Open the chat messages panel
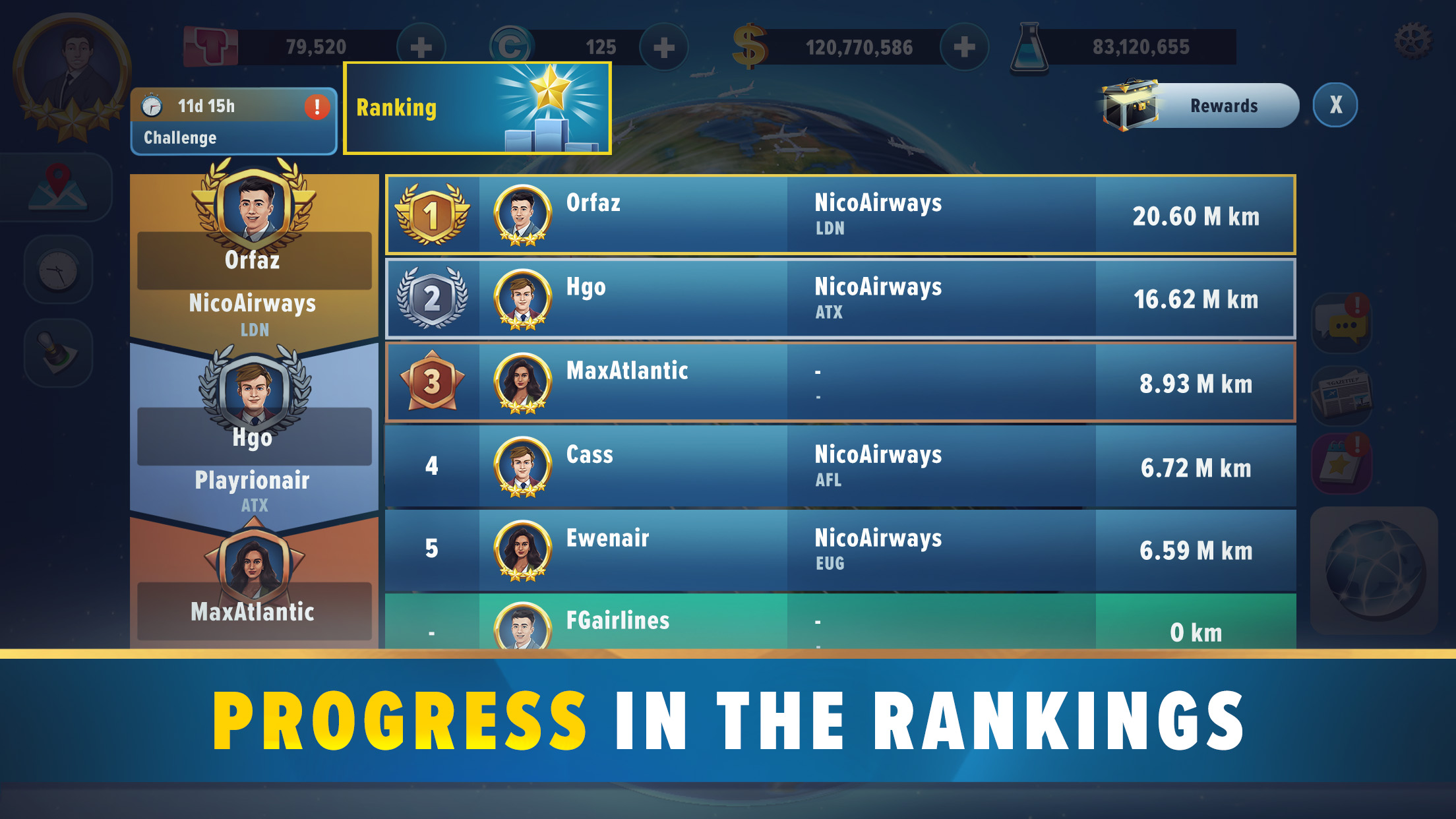The width and height of the screenshot is (1456, 819). pyautogui.click(x=1342, y=323)
